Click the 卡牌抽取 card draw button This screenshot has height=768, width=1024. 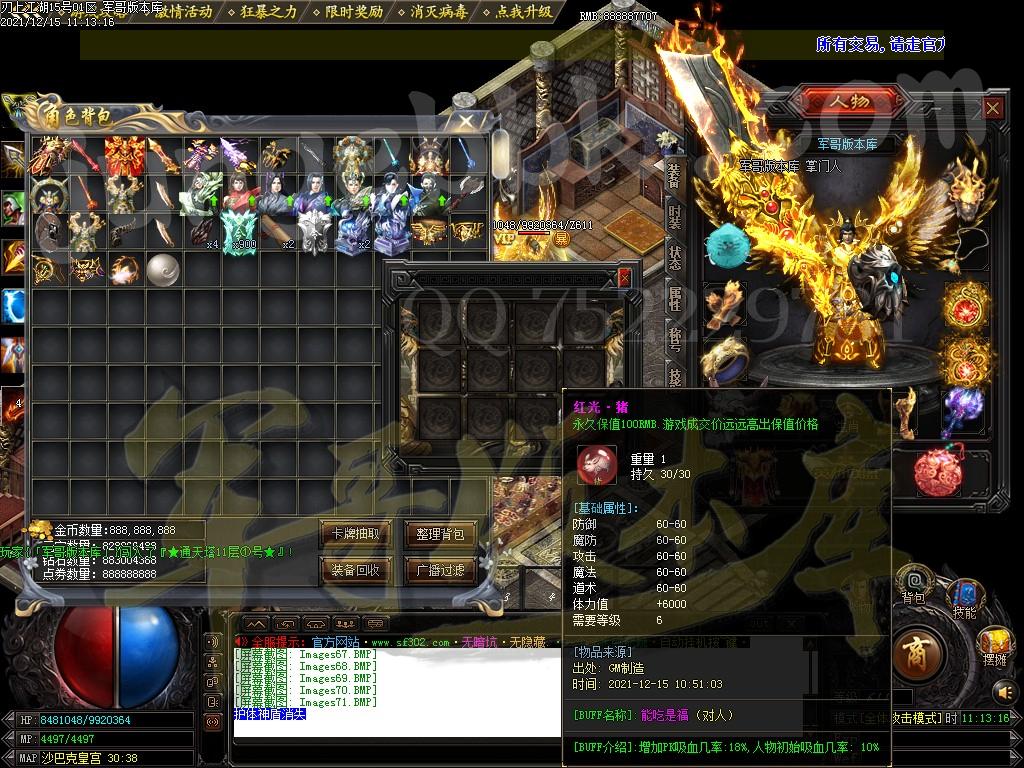click(355, 534)
